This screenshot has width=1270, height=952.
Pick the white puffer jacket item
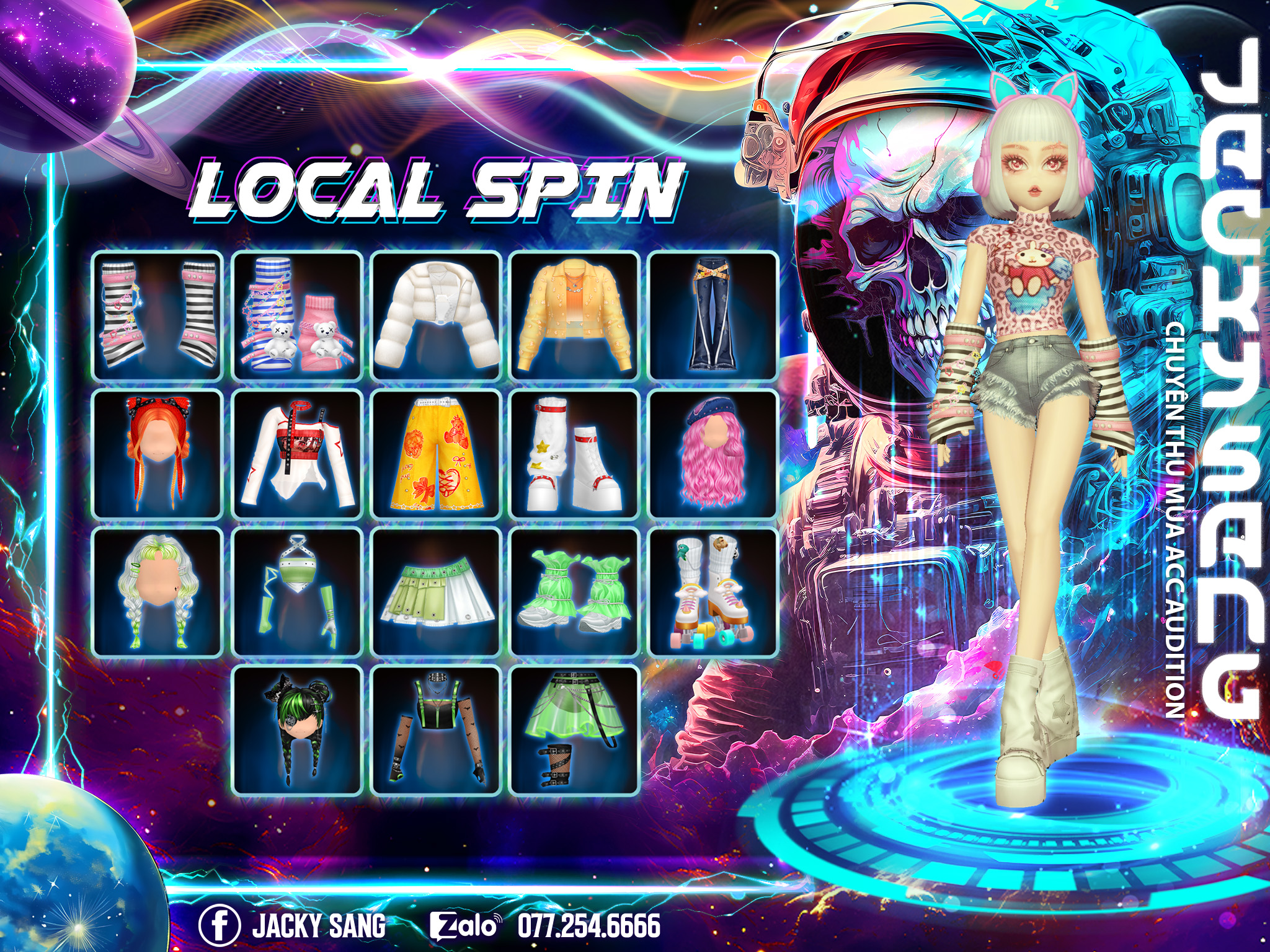pos(436,315)
